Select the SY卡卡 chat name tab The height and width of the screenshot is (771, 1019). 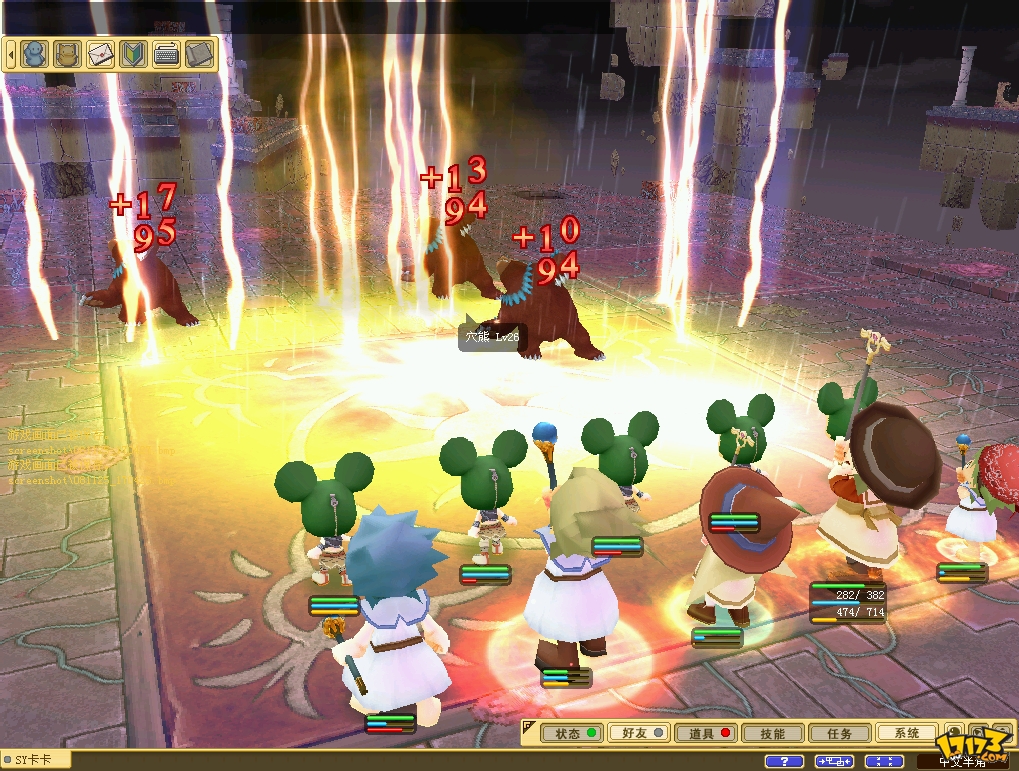(36, 760)
